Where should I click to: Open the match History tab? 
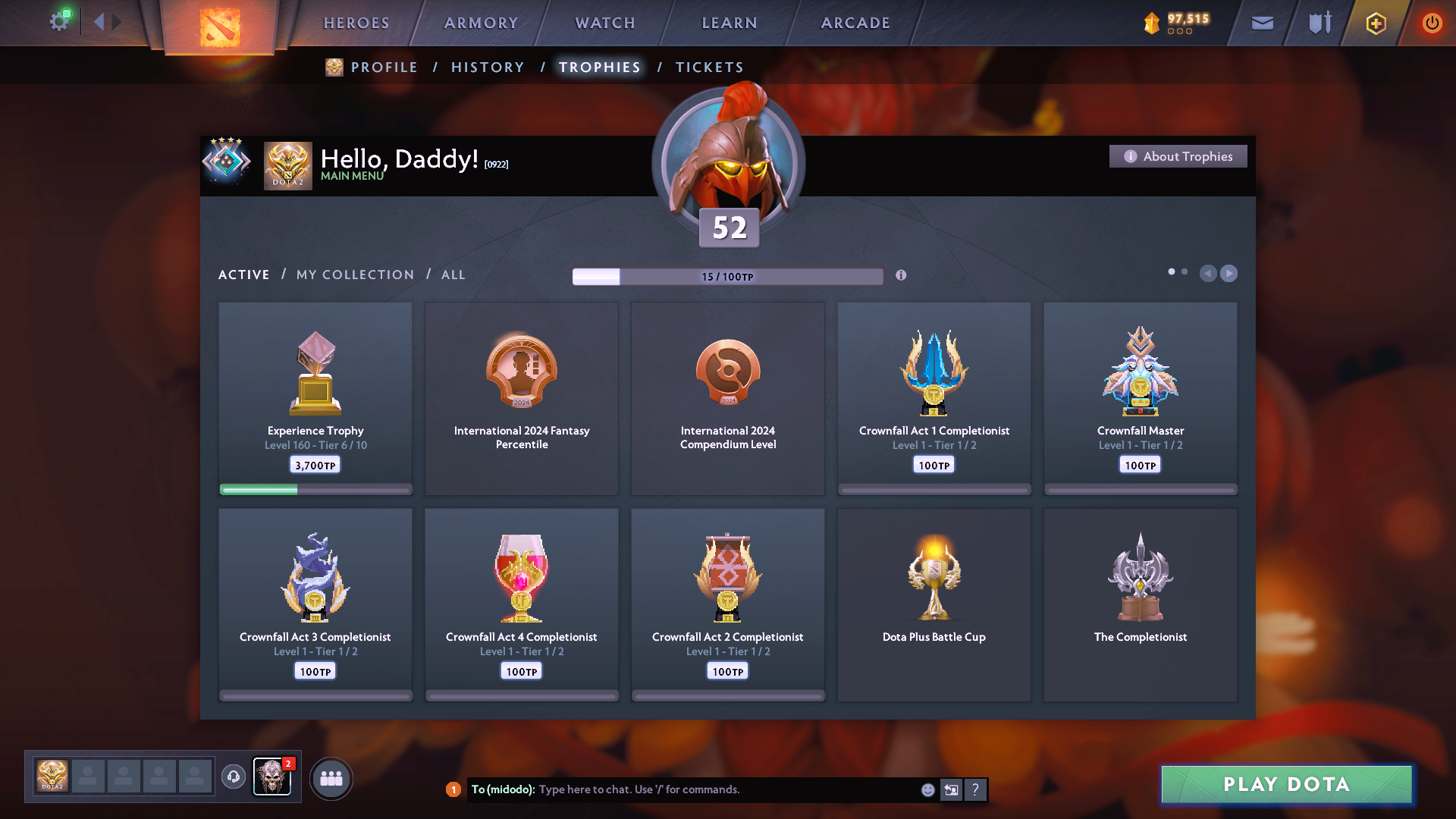tap(488, 67)
